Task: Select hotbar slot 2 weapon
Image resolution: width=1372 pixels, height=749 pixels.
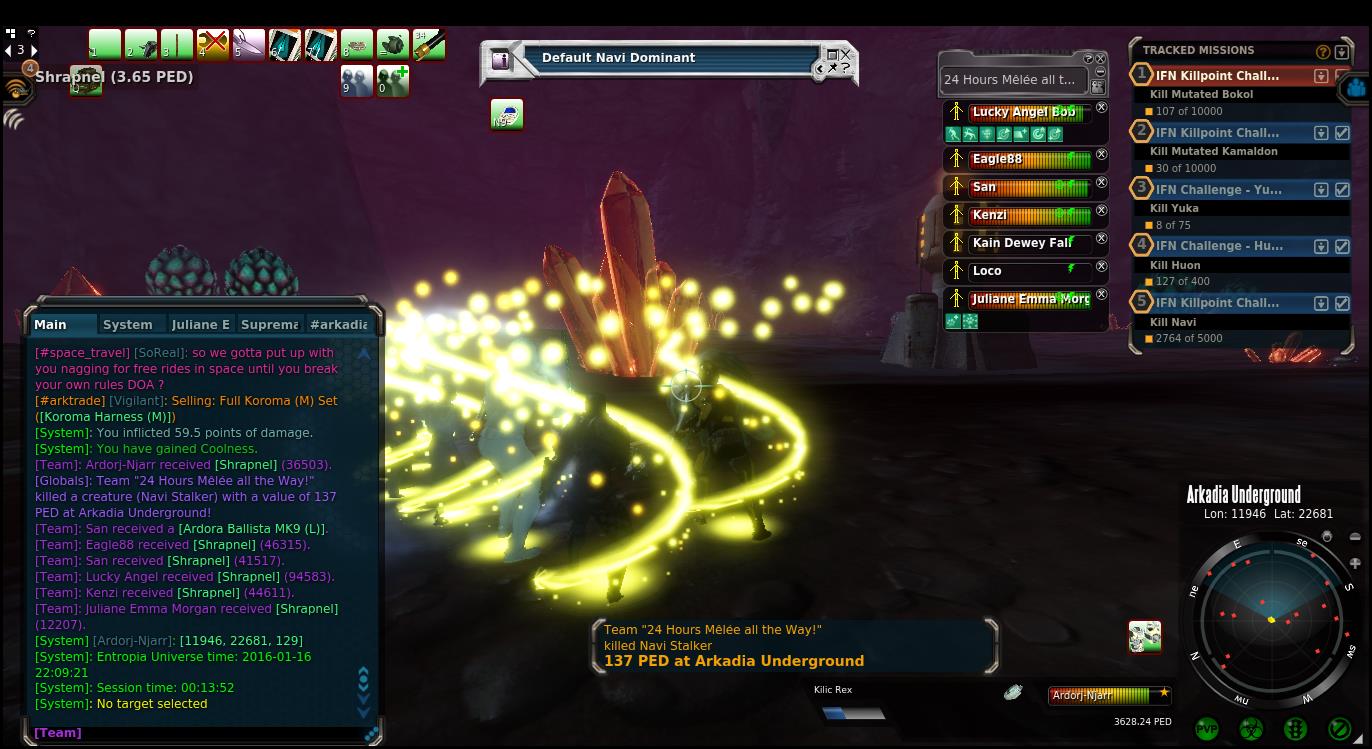Action: click(x=141, y=45)
